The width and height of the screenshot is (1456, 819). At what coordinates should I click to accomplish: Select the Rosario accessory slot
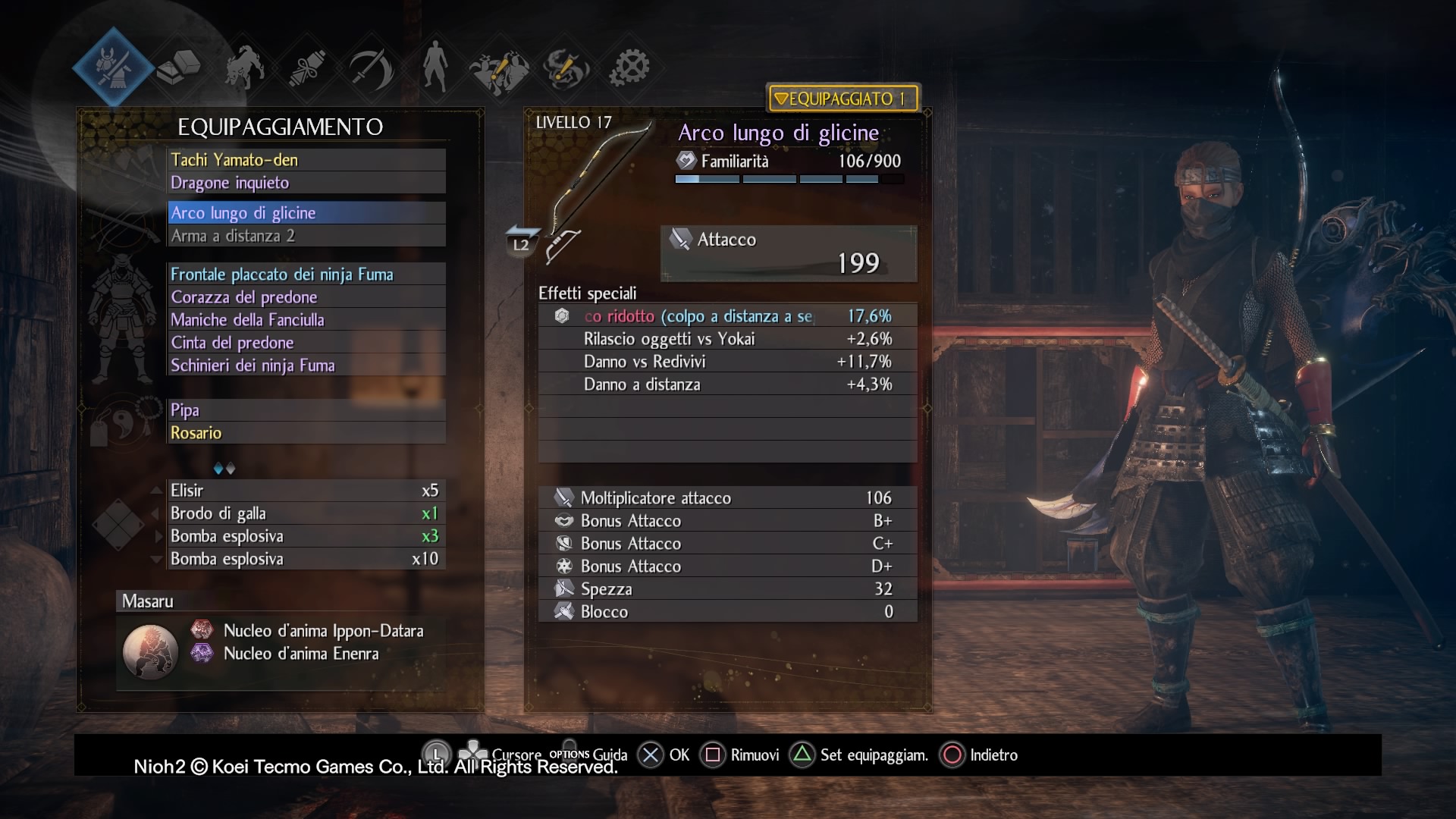point(306,433)
